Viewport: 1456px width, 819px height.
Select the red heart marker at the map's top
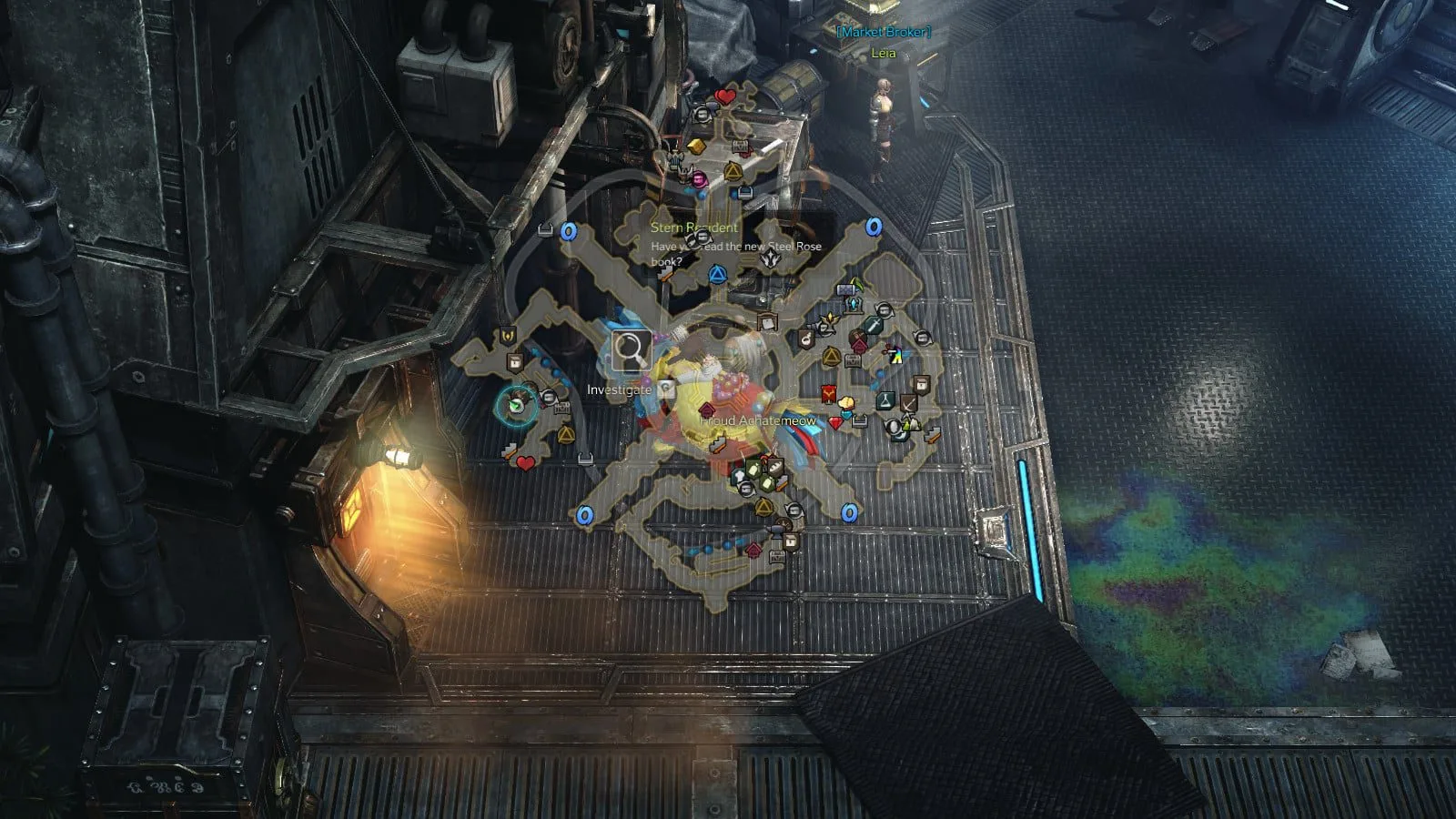click(x=724, y=96)
